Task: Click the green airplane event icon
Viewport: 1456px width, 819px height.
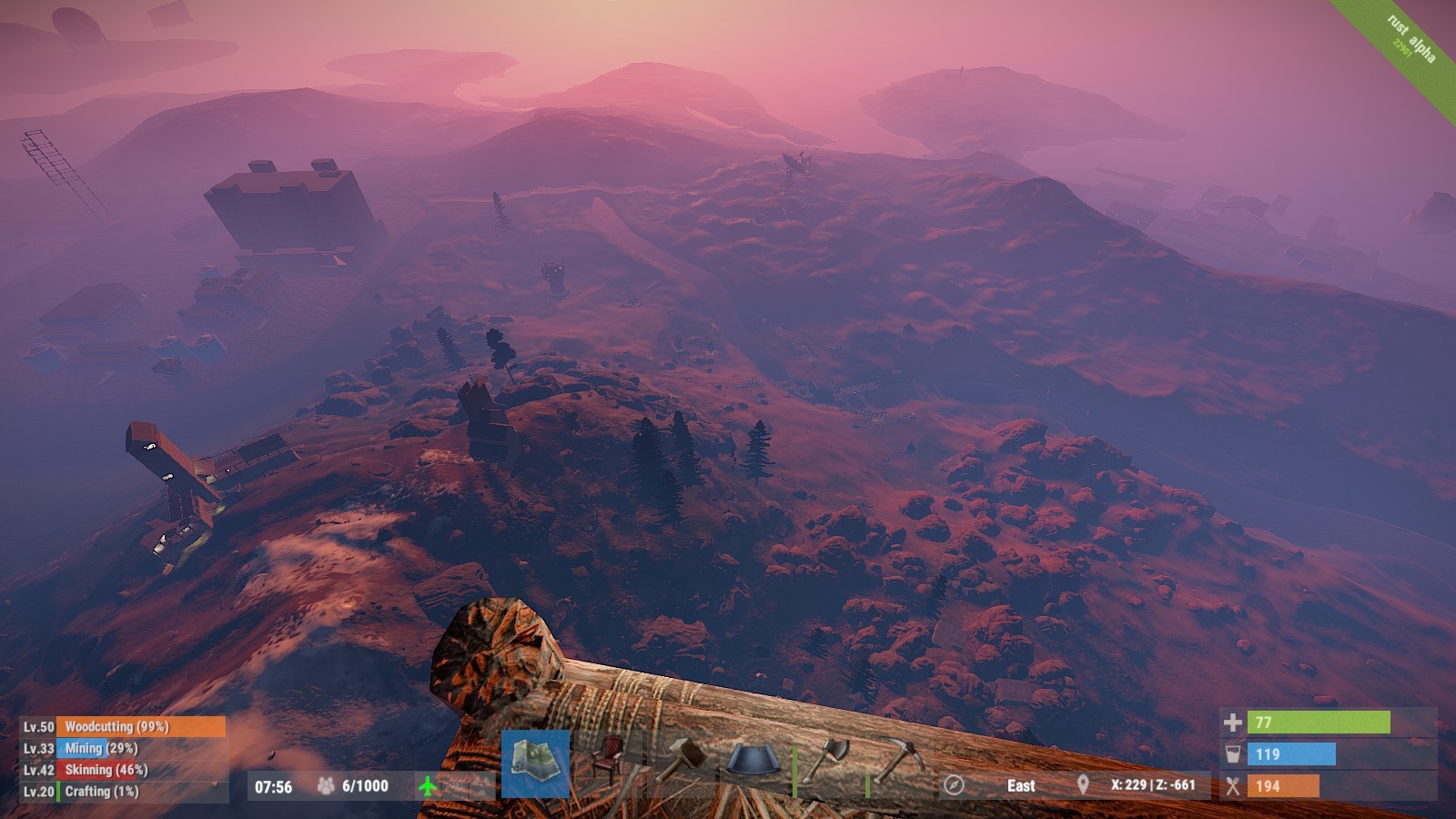Action: (427, 785)
